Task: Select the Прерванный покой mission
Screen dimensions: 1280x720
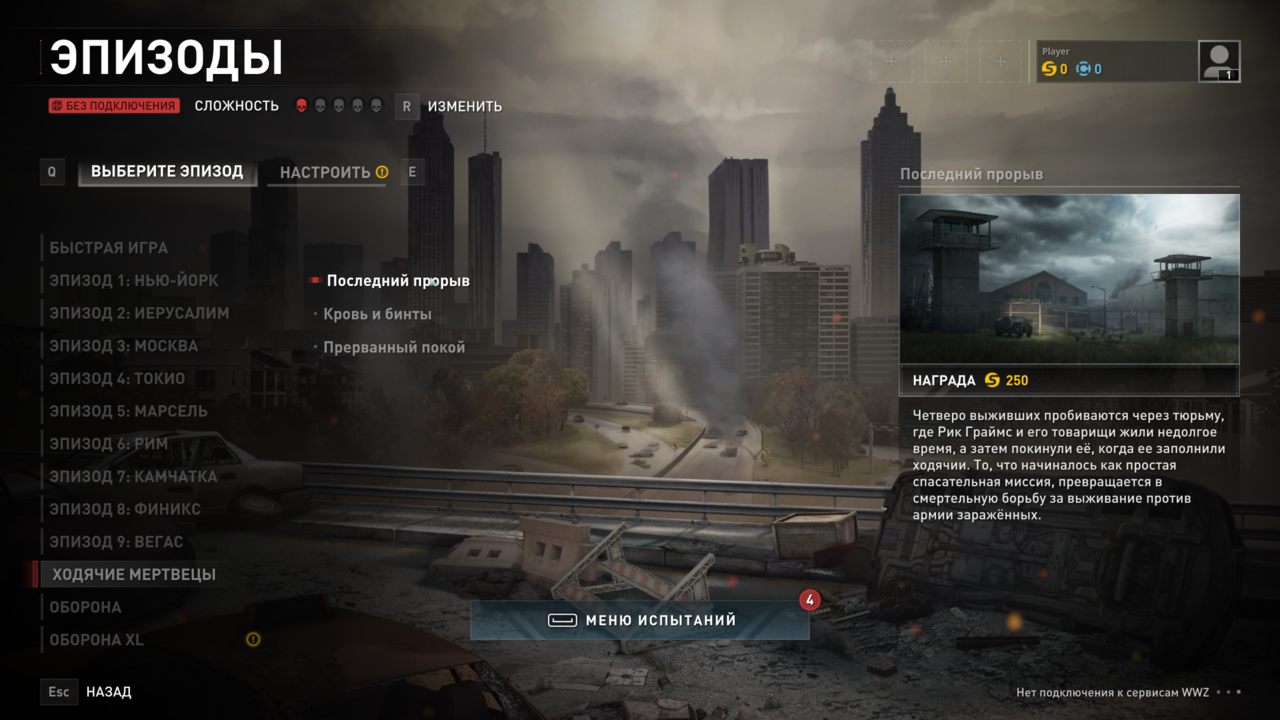Action: click(x=393, y=347)
